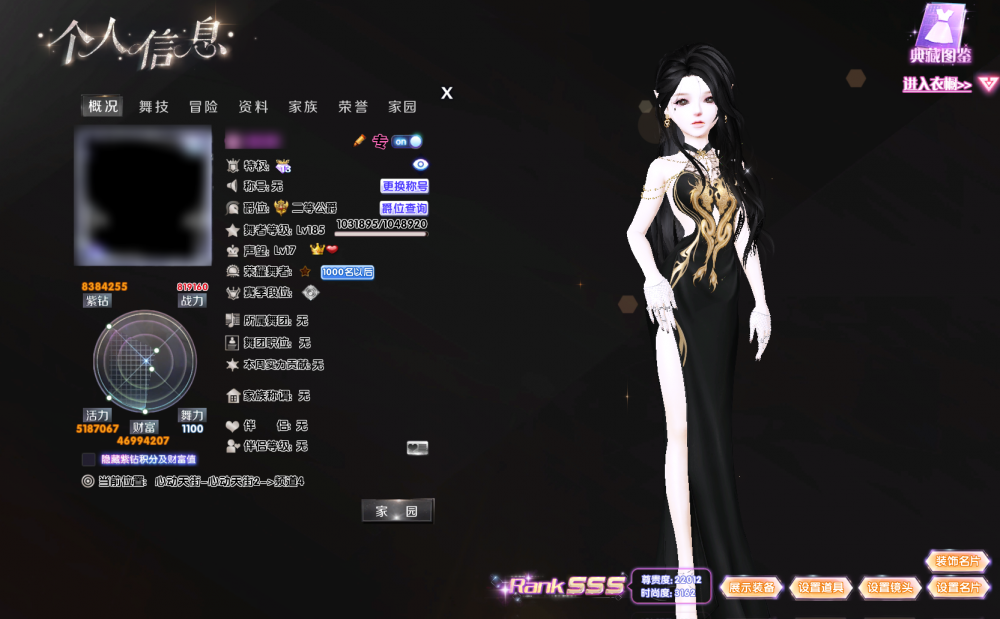
Task: Click the 装饰名片 button
Action: pyautogui.click(x=957, y=561)
